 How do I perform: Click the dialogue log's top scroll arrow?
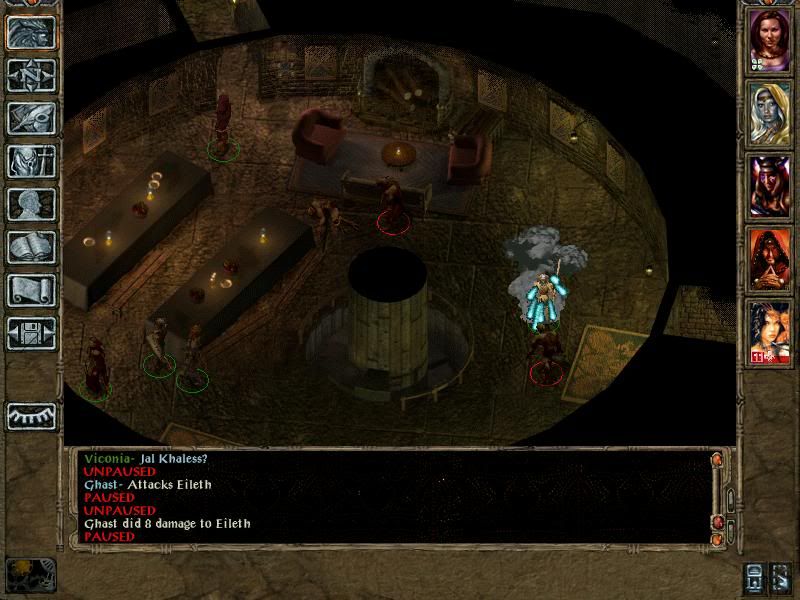pyautogui.click(x=716, y=459)
